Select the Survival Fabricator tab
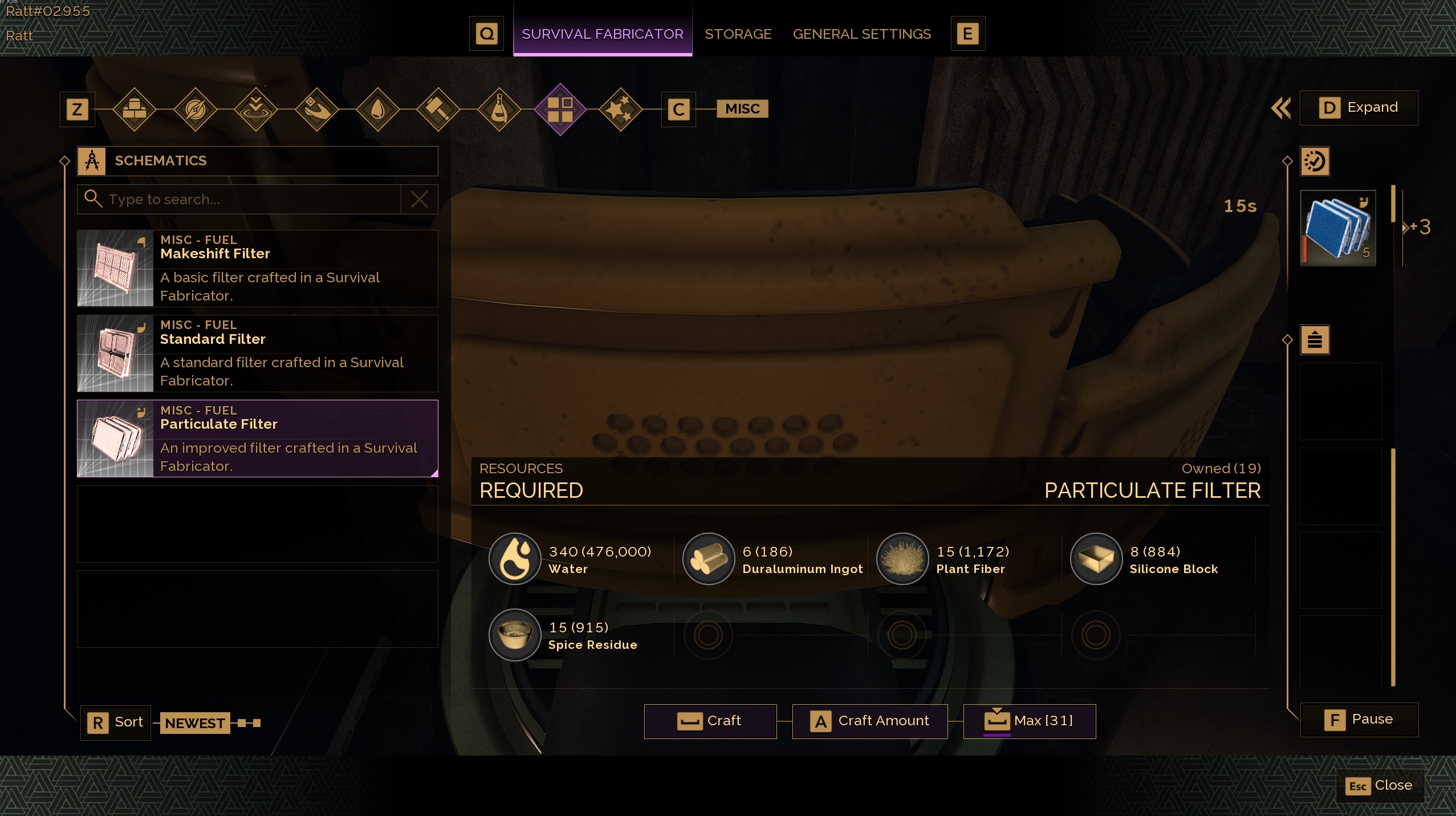Screen dimensions: 1456x816 coord(602,34)
